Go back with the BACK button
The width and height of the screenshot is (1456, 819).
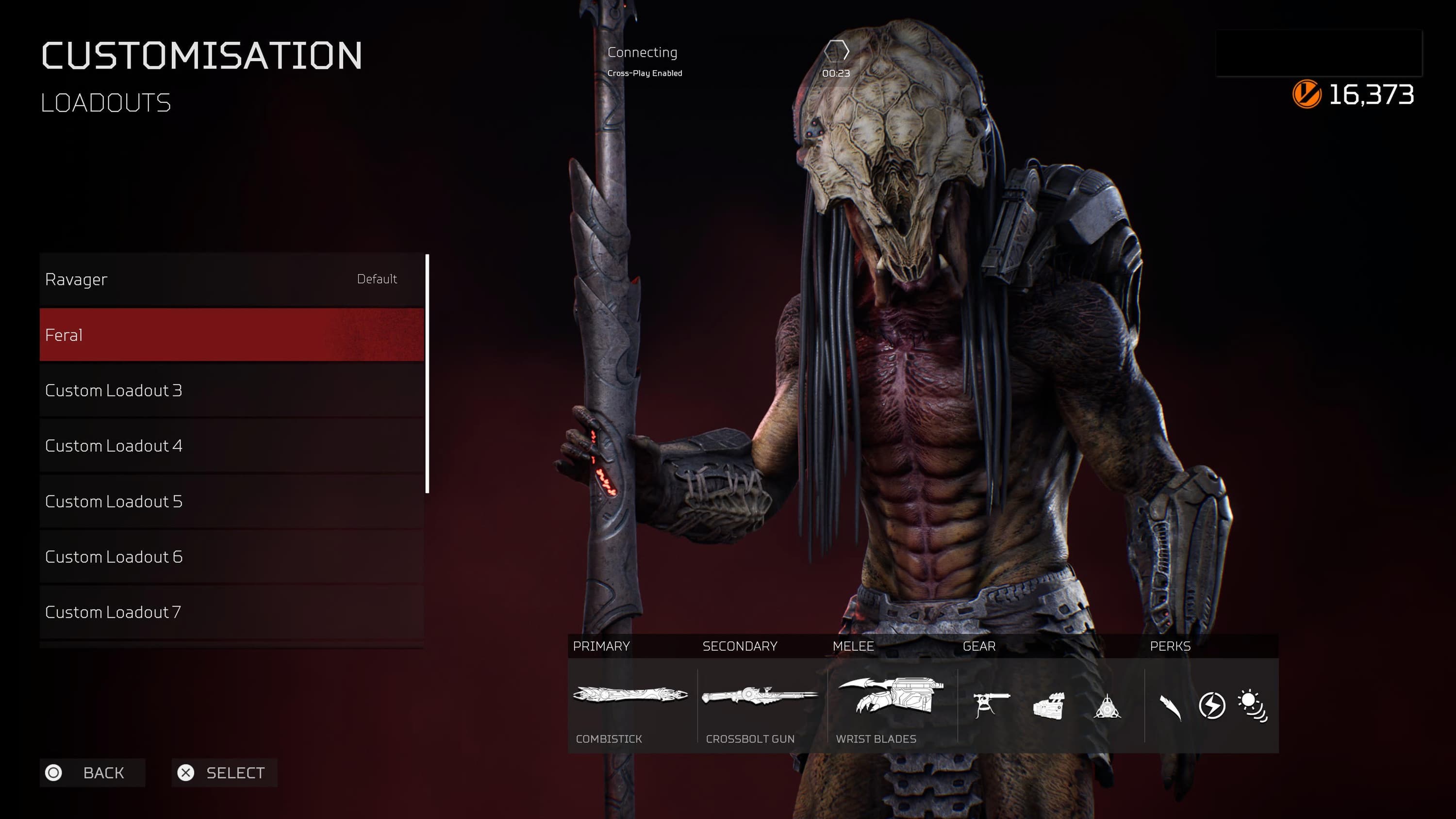click(x=93, y=772)
